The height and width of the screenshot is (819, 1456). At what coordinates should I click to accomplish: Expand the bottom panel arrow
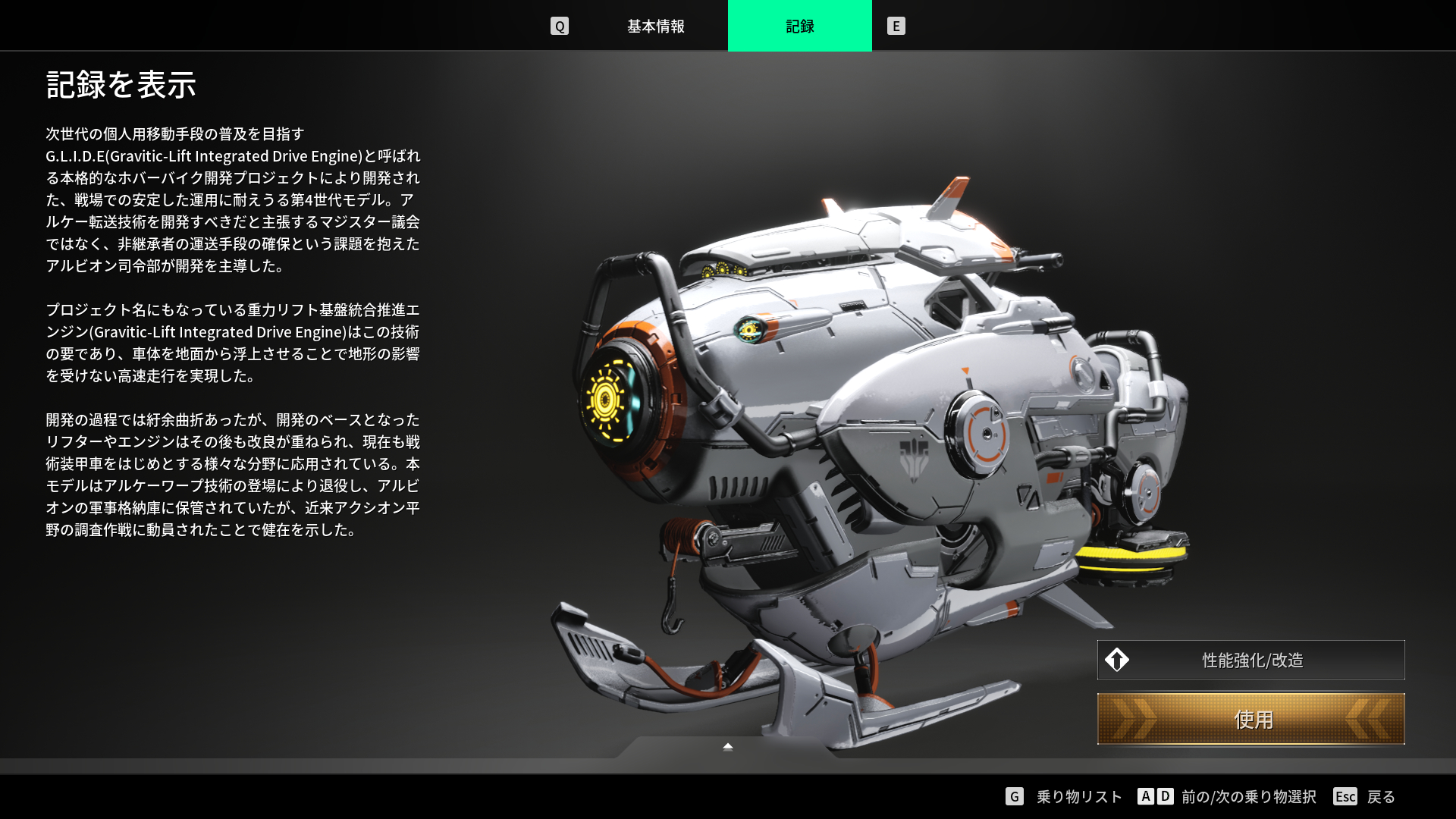(x=728, y=747)
